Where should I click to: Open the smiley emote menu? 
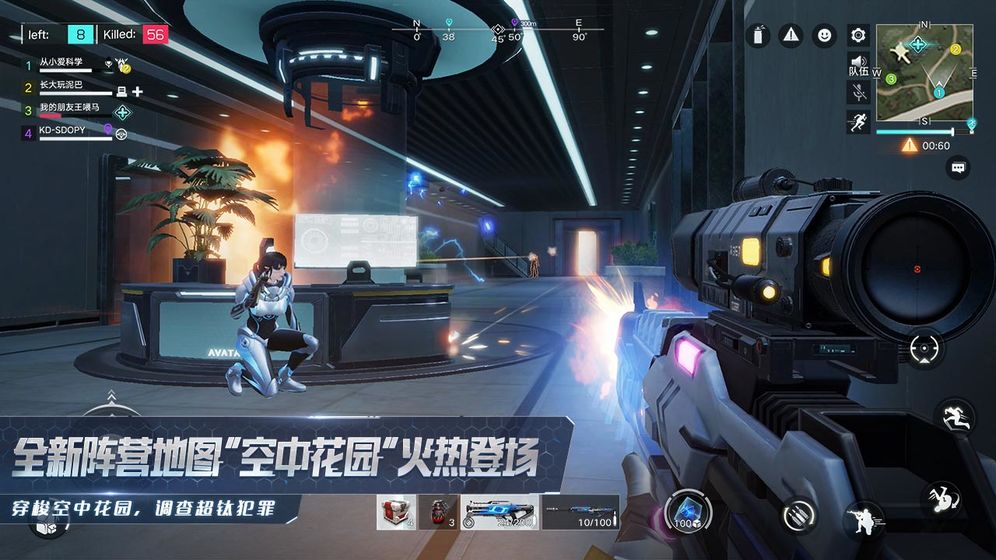point(824,35)
